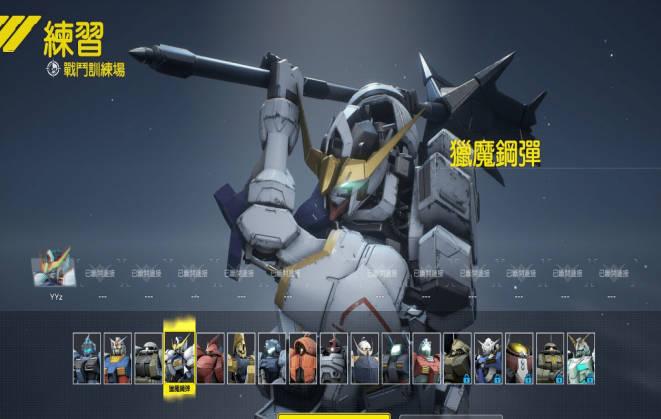Select the first teal-headed mobile suit tile
This screenshot has height=419, width=661.
click(x=86, y=358)
